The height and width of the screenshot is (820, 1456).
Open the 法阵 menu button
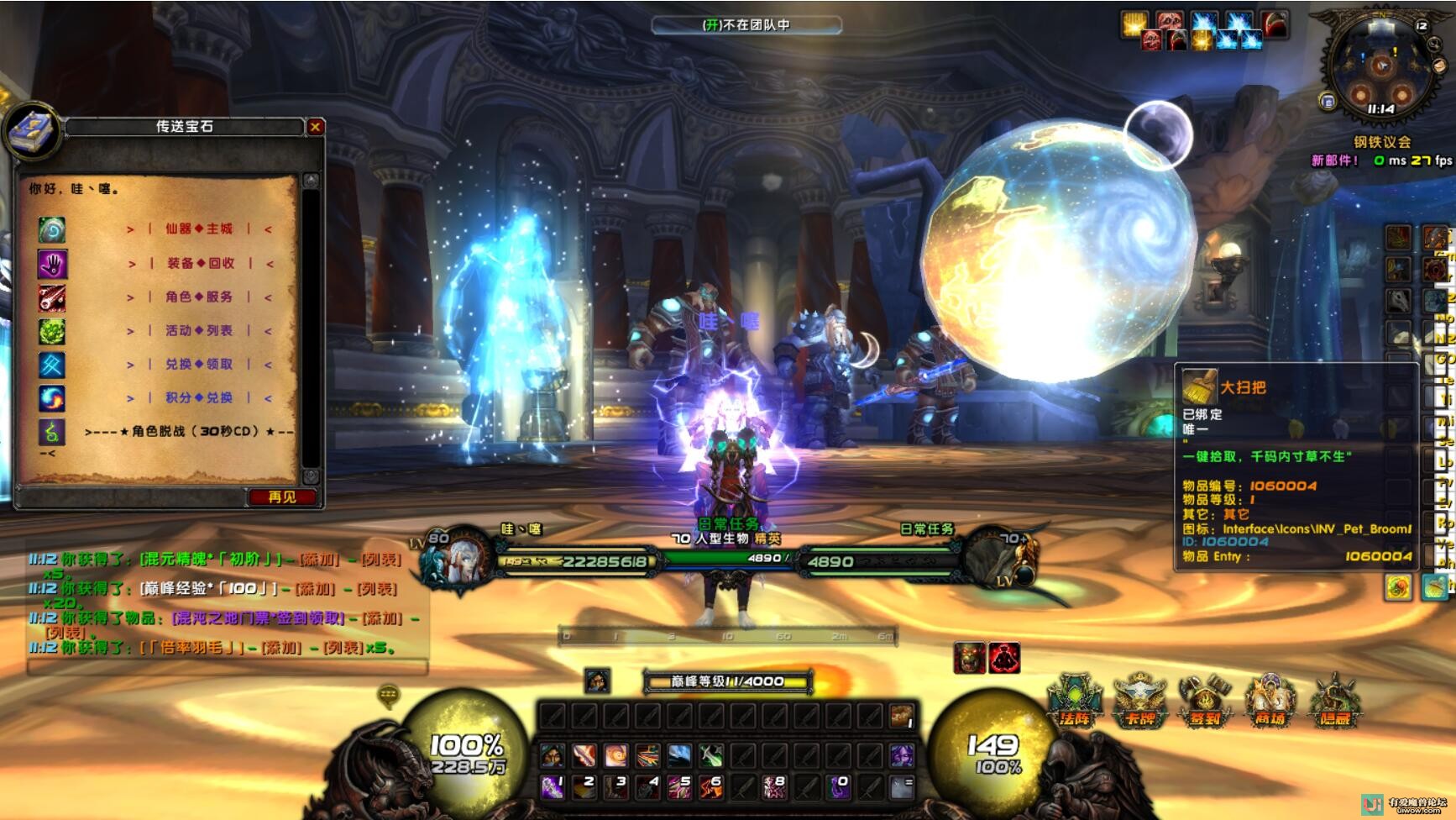click(1075, 701)
